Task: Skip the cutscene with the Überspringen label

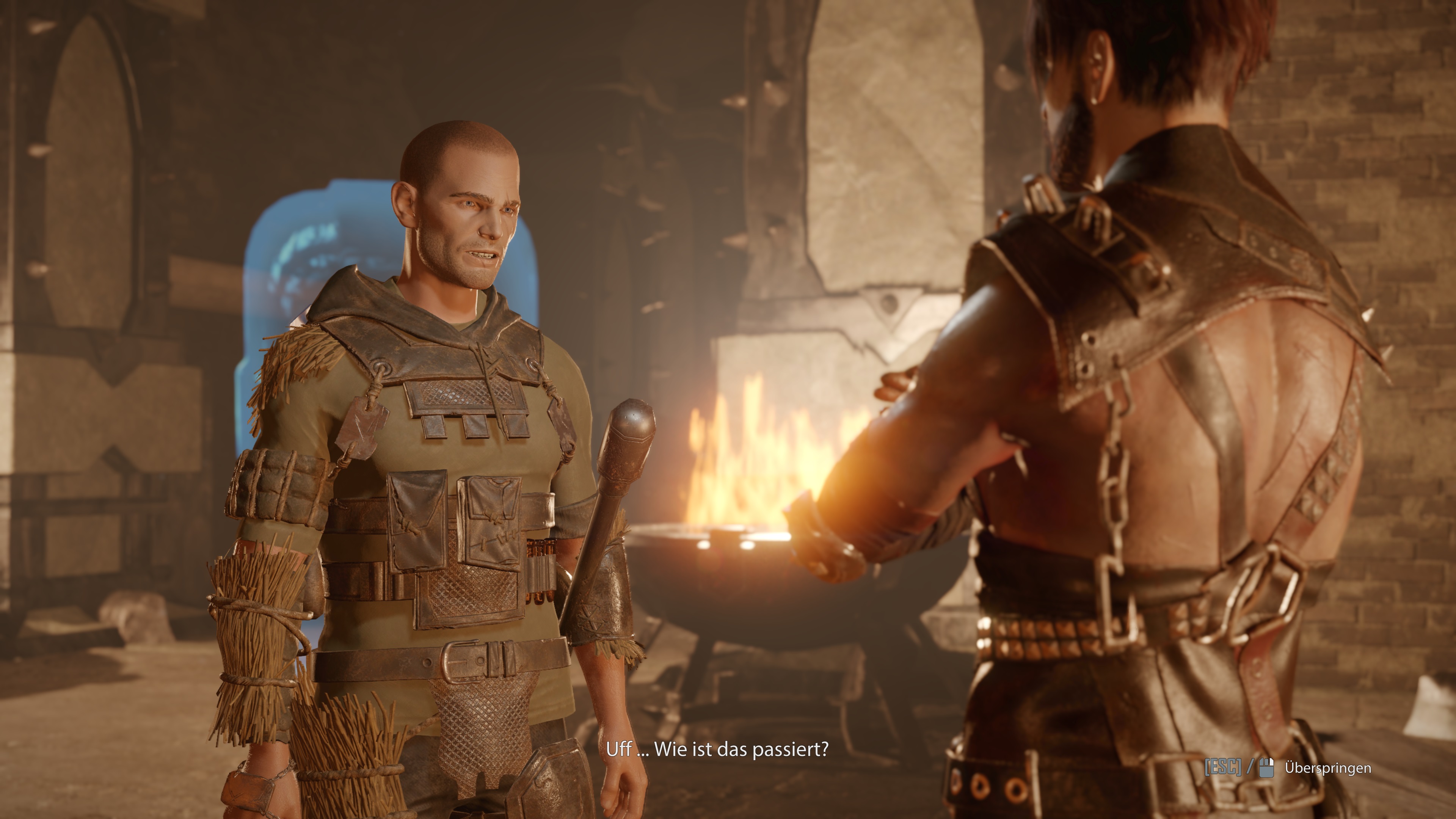Action: point(1327,768)
